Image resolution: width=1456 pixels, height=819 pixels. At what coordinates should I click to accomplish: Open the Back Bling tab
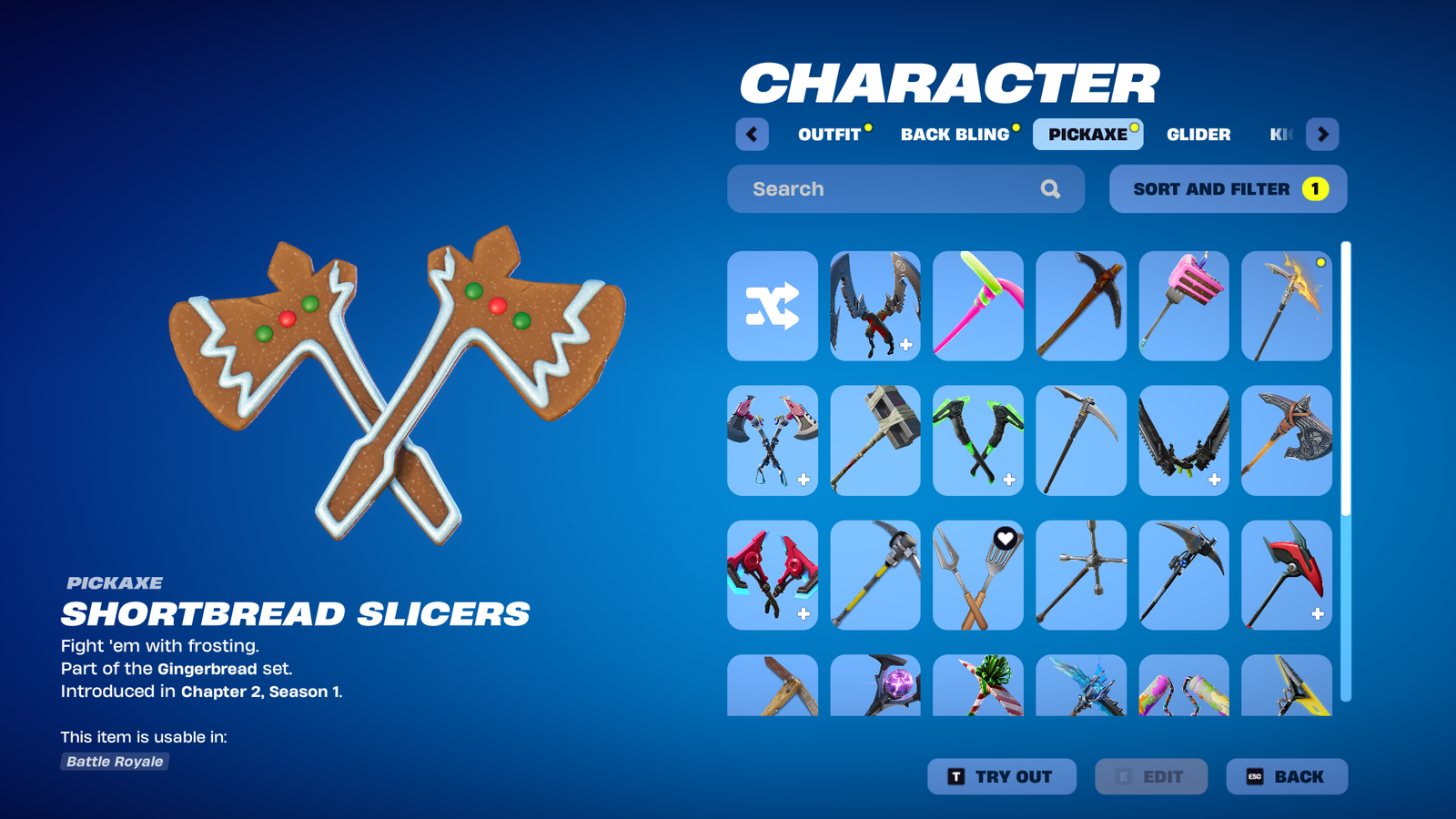pos(955,135)
